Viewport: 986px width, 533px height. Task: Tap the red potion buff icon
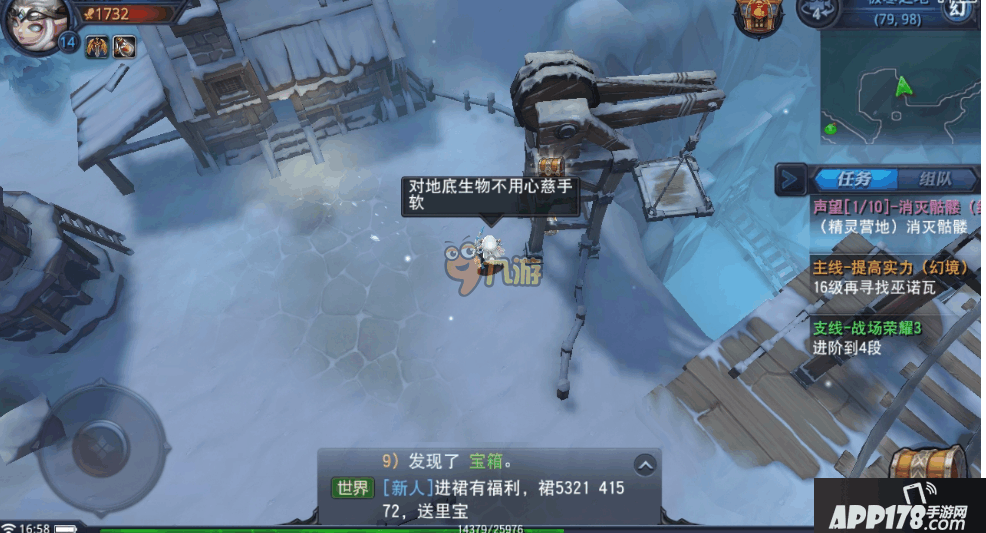(x=124, y=46)
